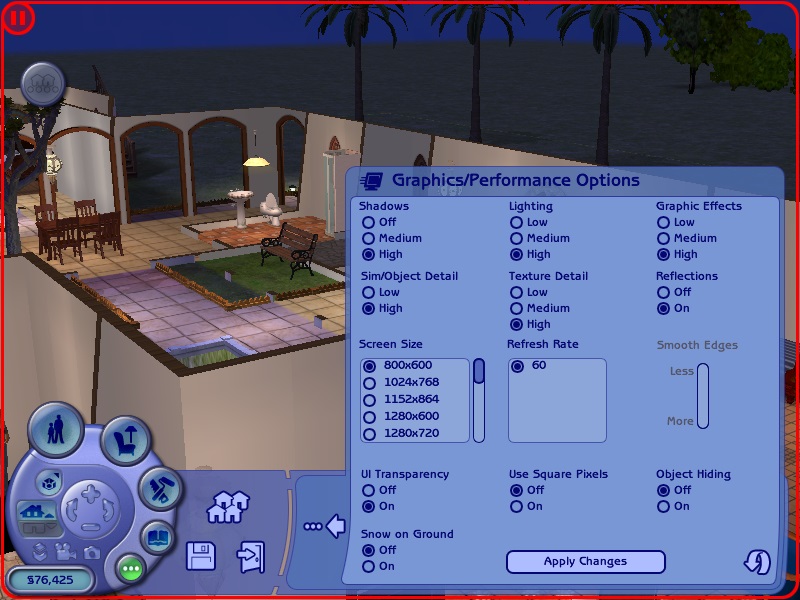The image size is (800, 600).
Task: Open Buy Mode armchair button
Action: point(127,440)
